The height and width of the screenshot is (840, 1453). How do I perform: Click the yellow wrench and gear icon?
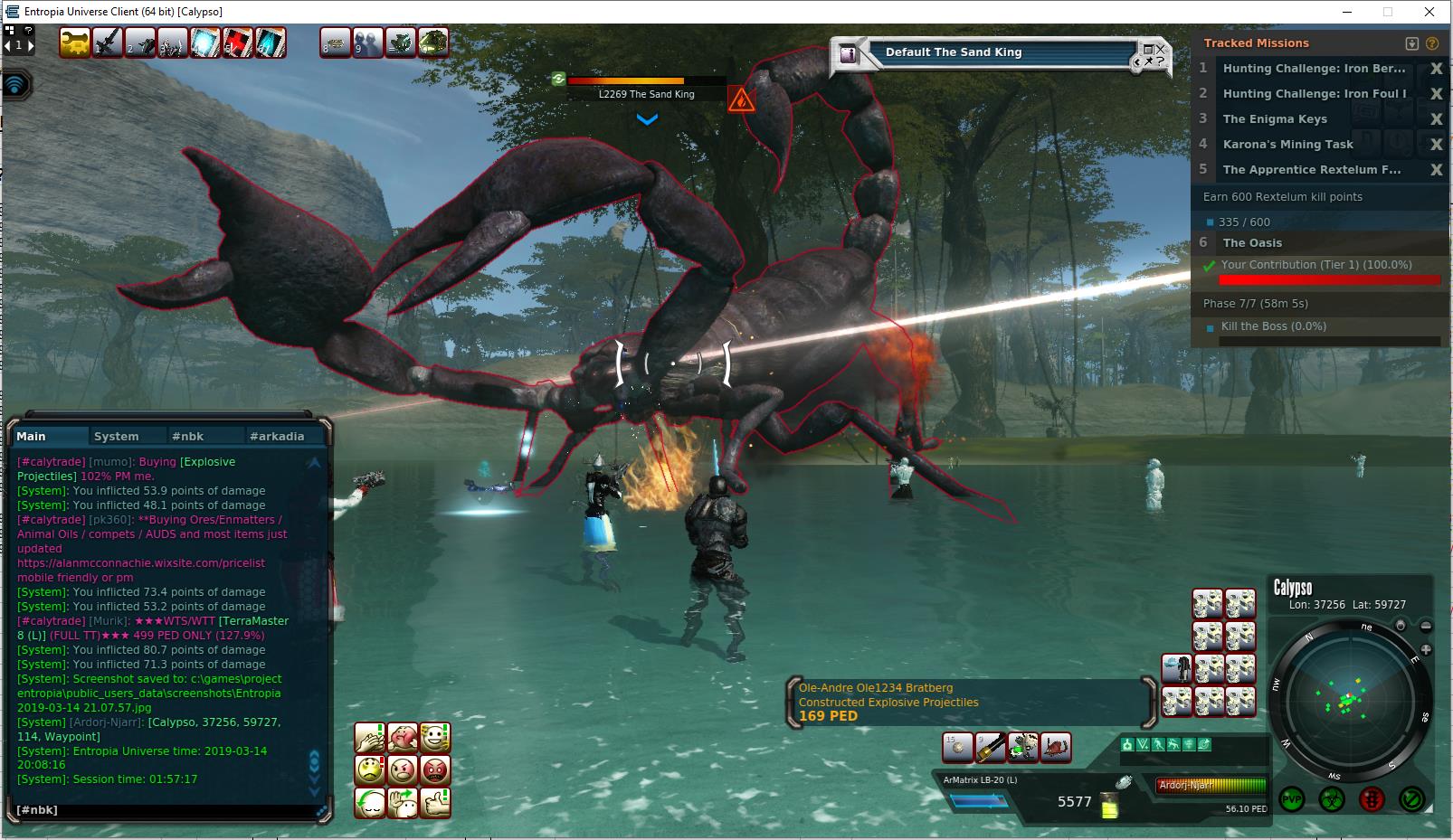(74, 42)
